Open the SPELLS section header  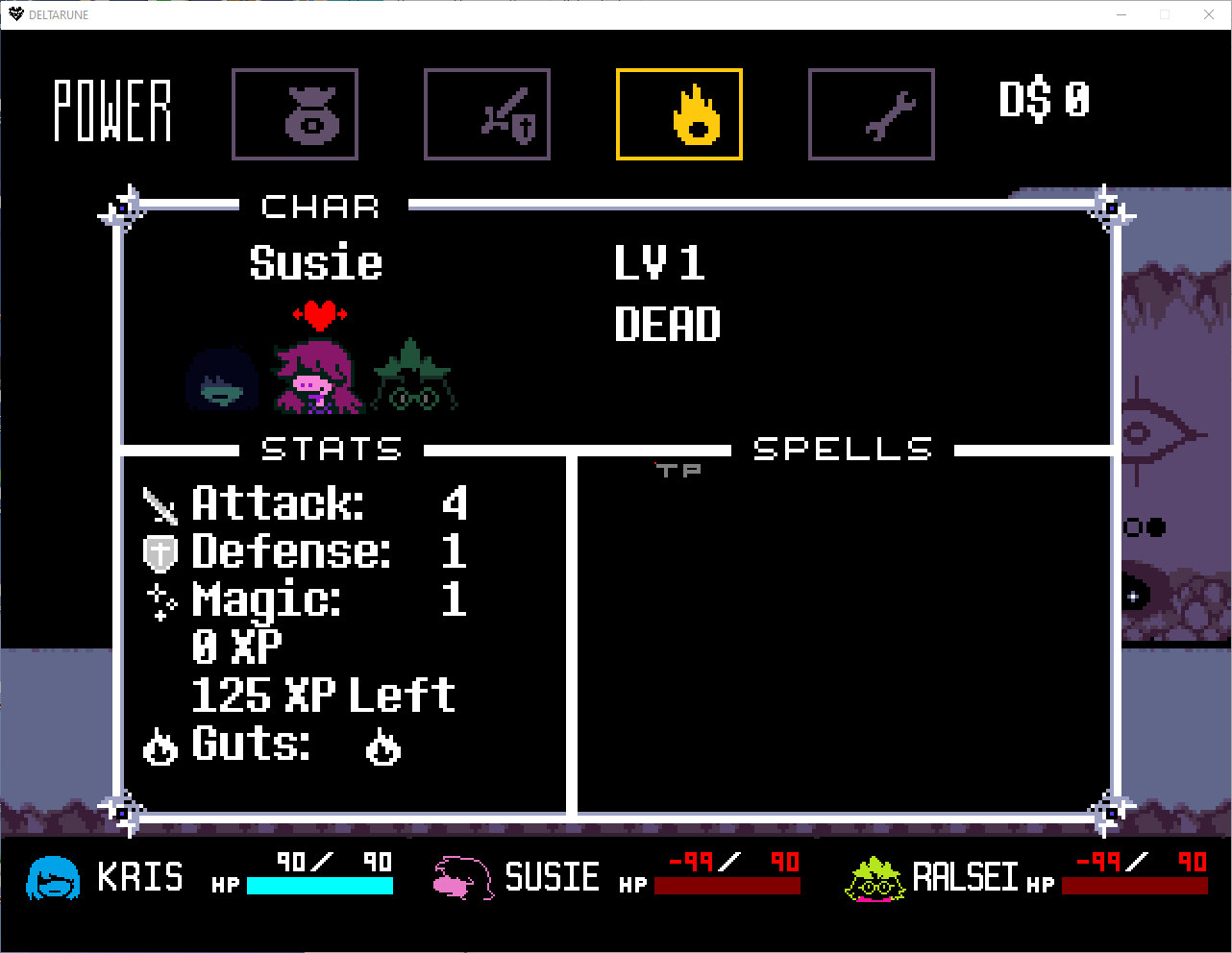click(x=843, y=449)
